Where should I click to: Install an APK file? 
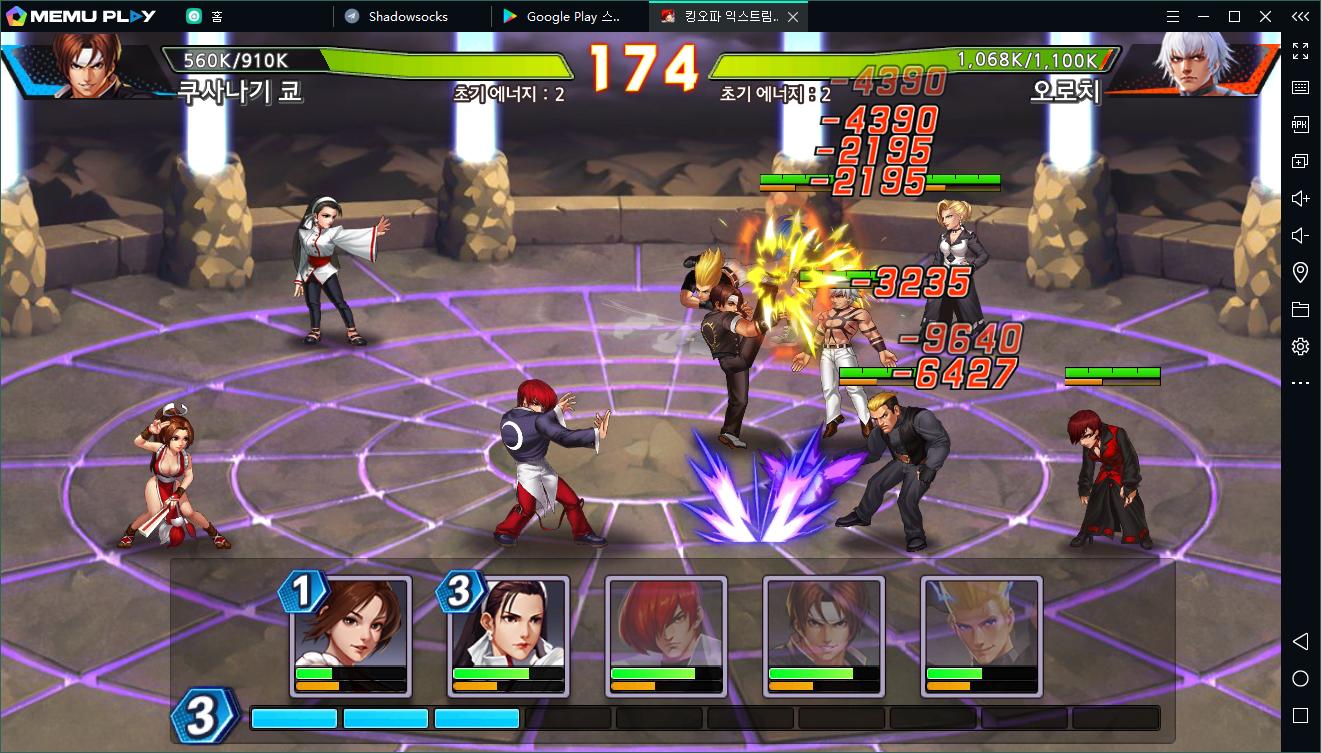[x=1300, y=124]
